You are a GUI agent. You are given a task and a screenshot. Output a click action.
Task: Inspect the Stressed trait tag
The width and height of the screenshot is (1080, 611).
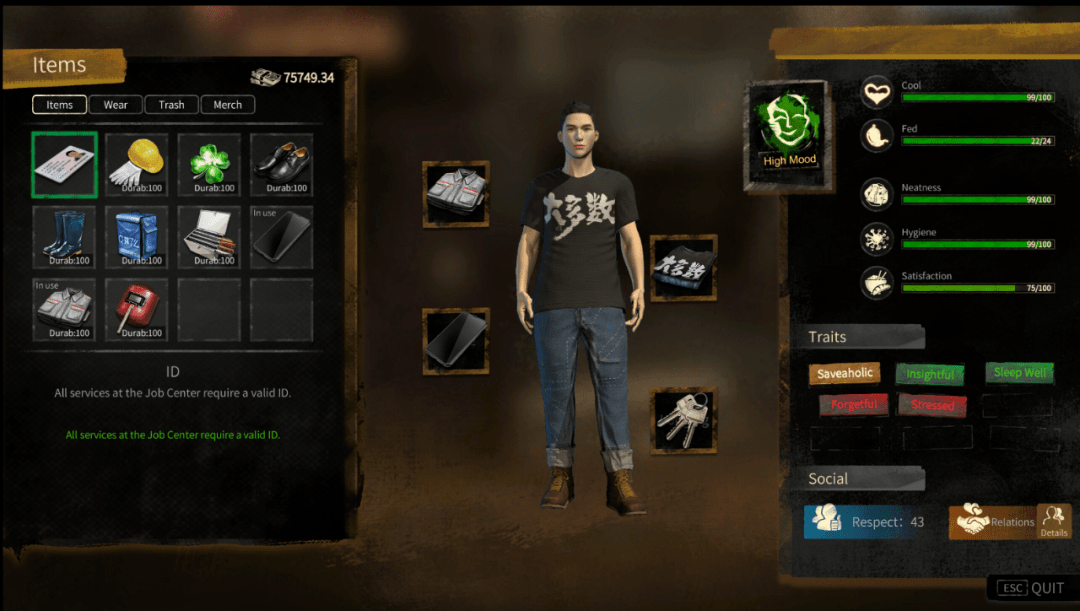[933, 405]
